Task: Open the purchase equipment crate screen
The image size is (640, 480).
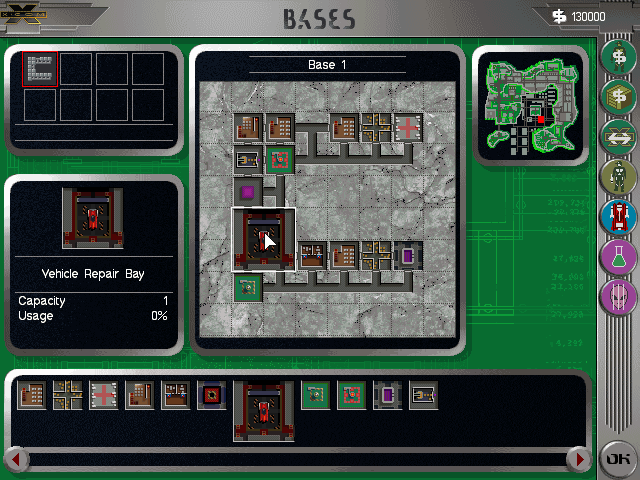Action: tap(618, 97)
